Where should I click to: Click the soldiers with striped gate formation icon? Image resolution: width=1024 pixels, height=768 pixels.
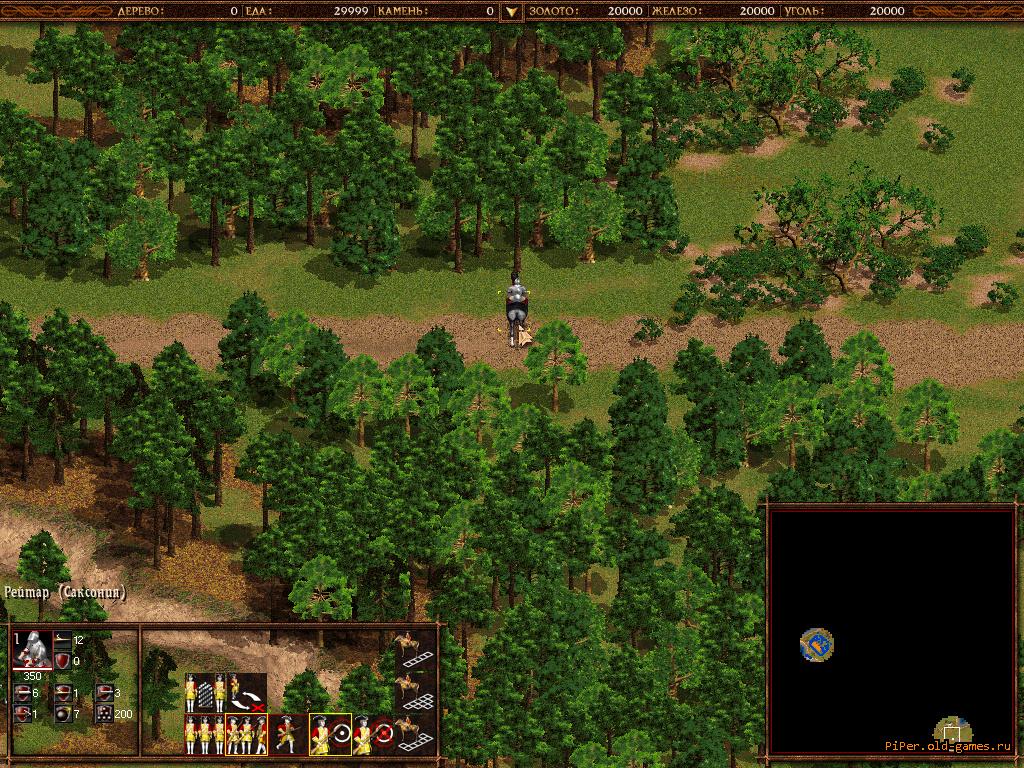[204, 692]
